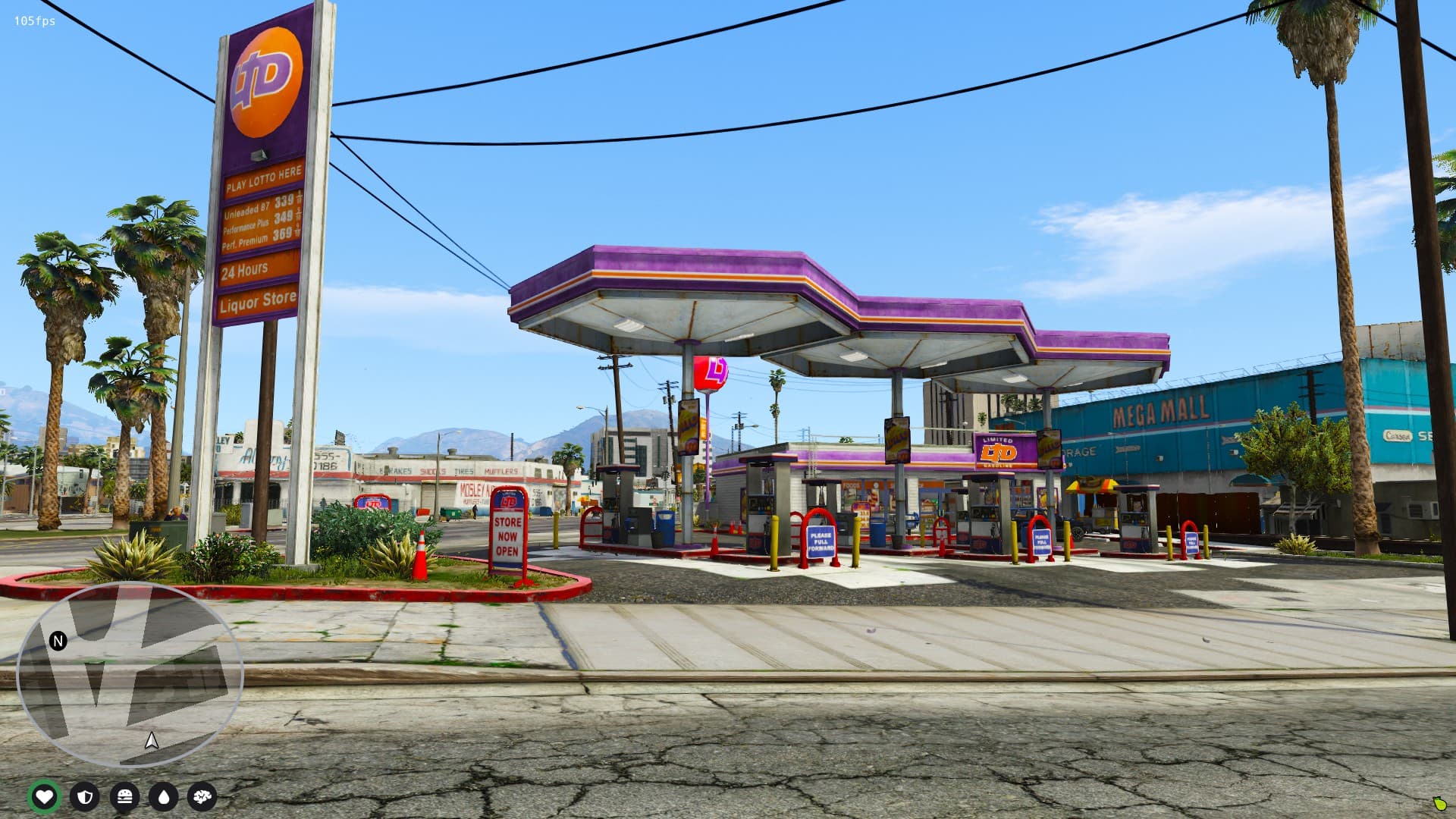The height and width of the screenshot is (819, 1456).
Task: Select the heart health status icon
Action: [x=45, y=796]
